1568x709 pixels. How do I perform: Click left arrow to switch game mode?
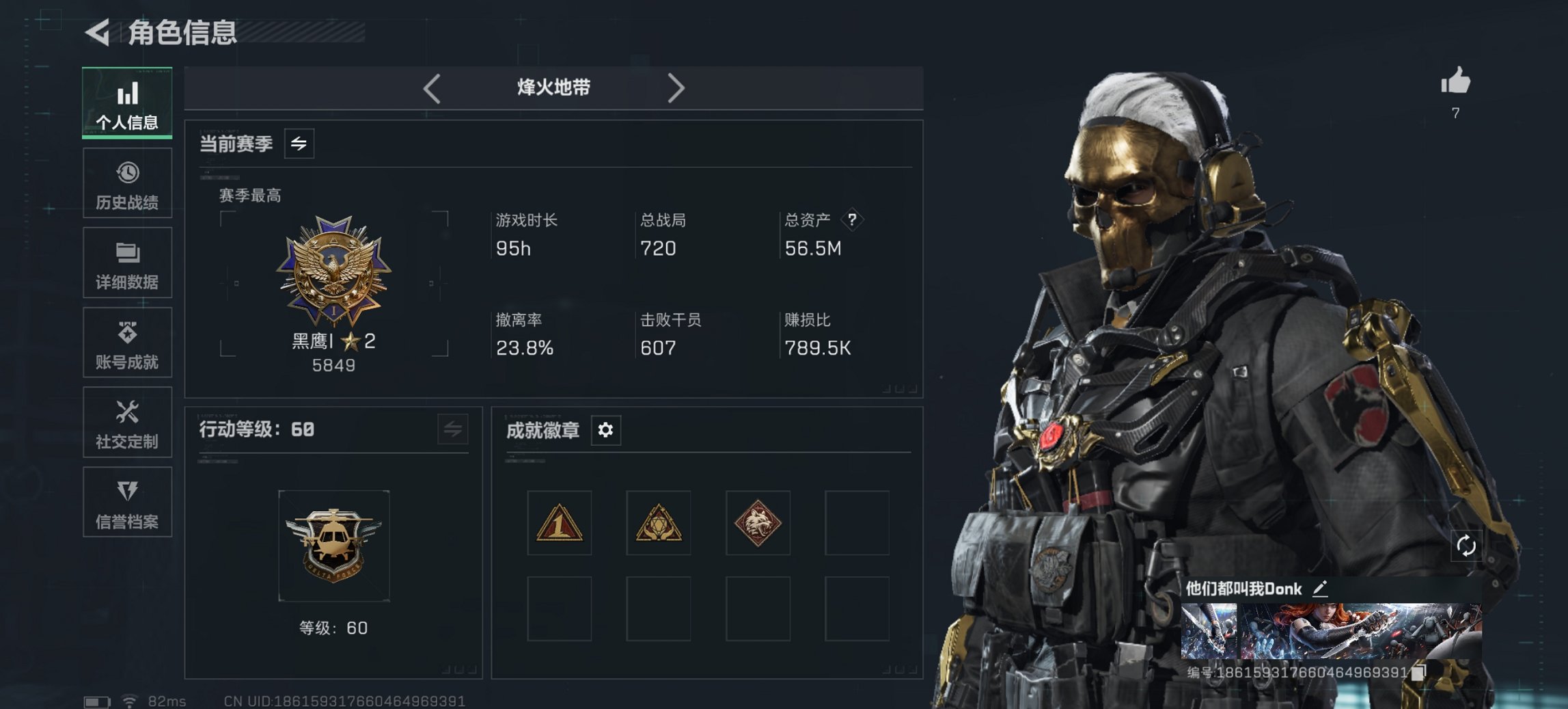430,88
